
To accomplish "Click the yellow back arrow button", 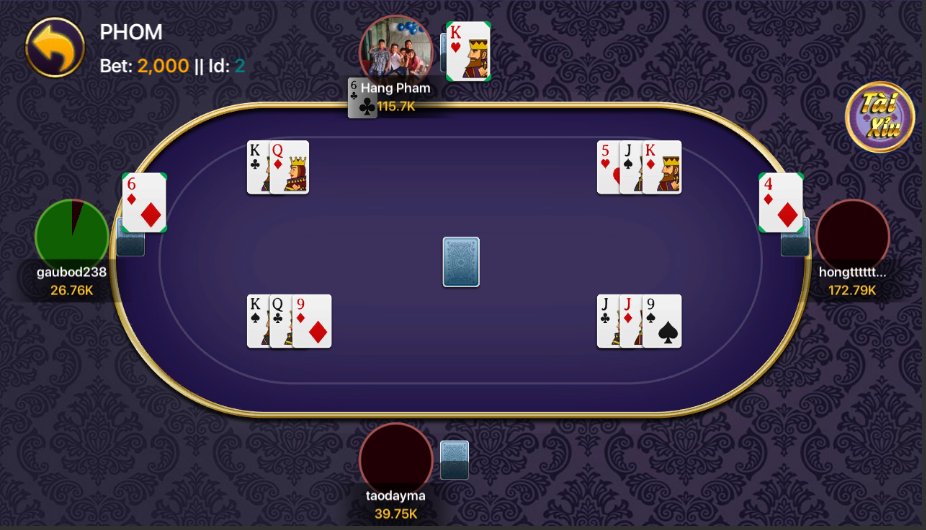I will [x=54, y=48].
